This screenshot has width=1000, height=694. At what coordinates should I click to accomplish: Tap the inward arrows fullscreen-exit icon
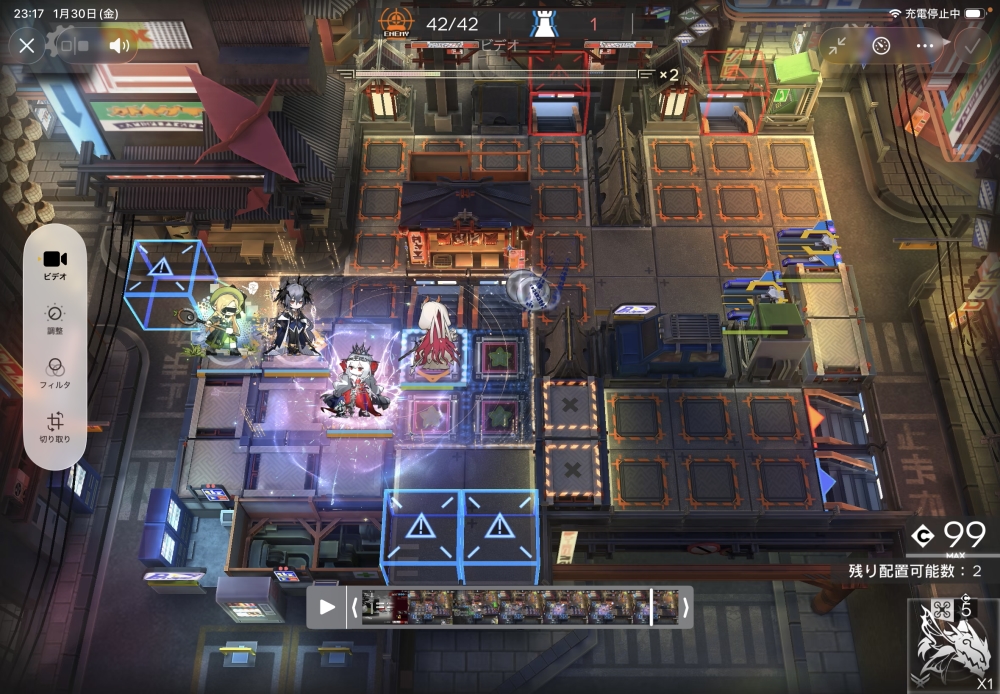tap(836, 45)
